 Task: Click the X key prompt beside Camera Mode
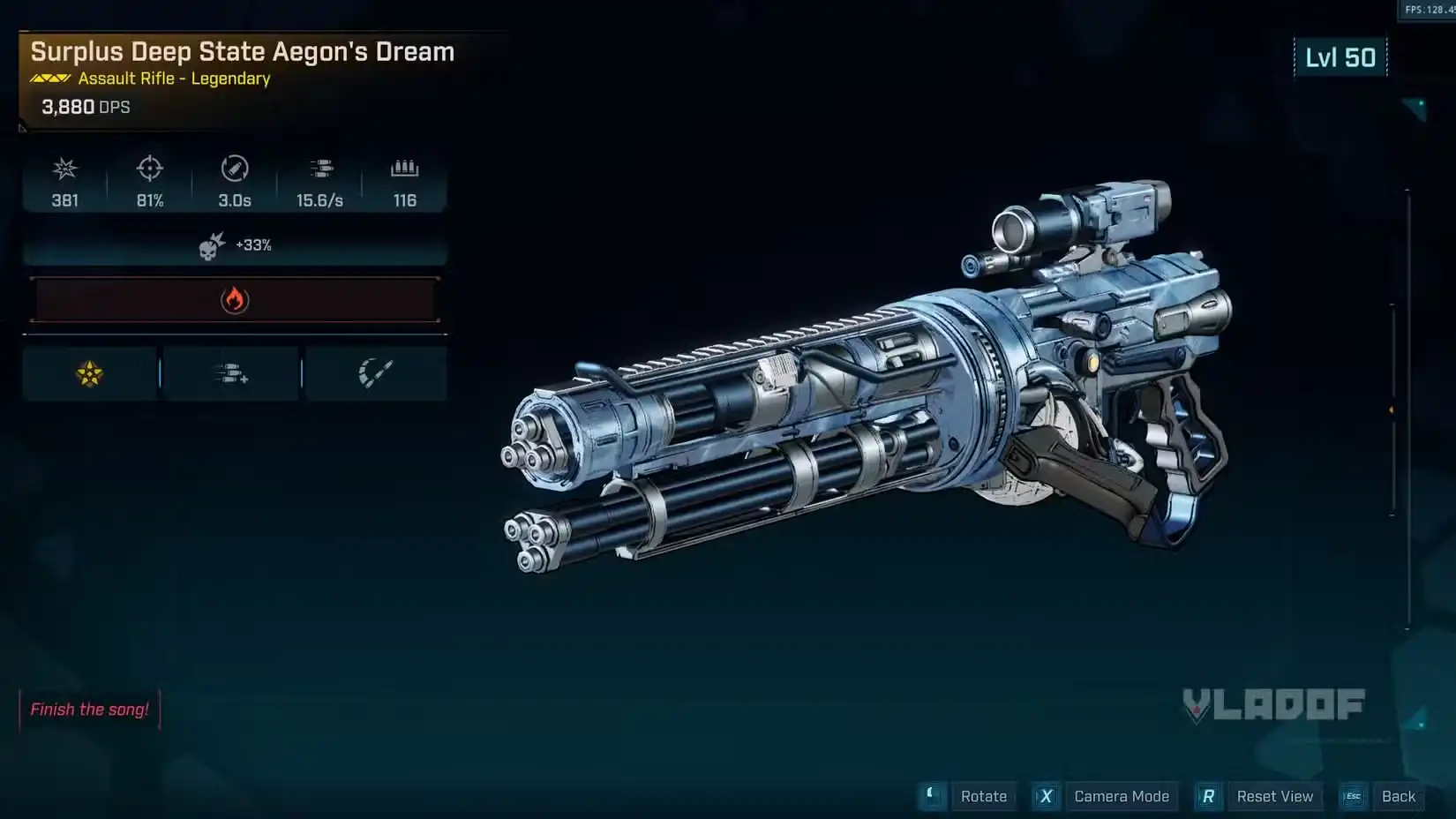(1046, 796)
